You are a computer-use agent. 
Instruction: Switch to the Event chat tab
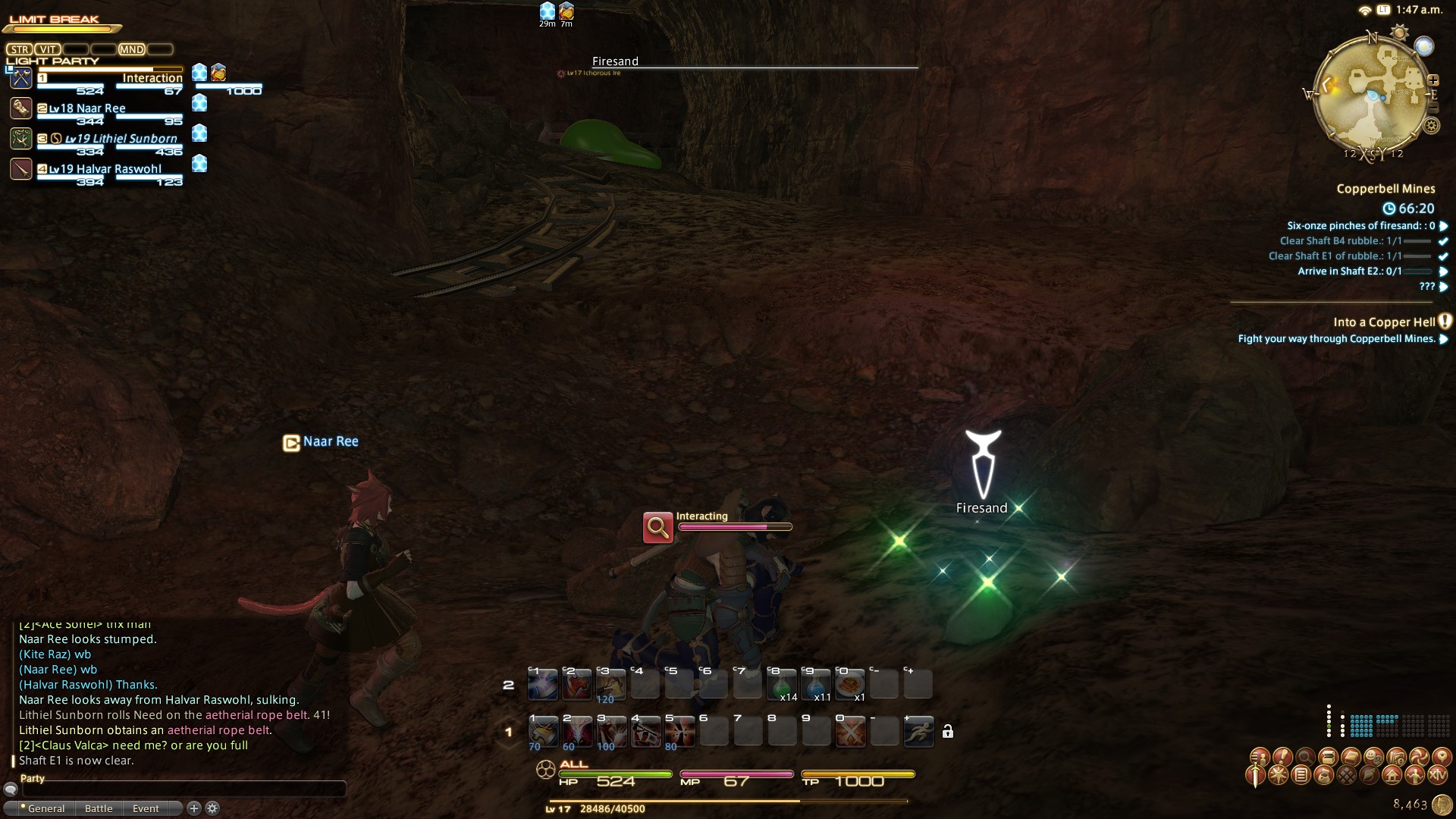[x=146, y=808]
